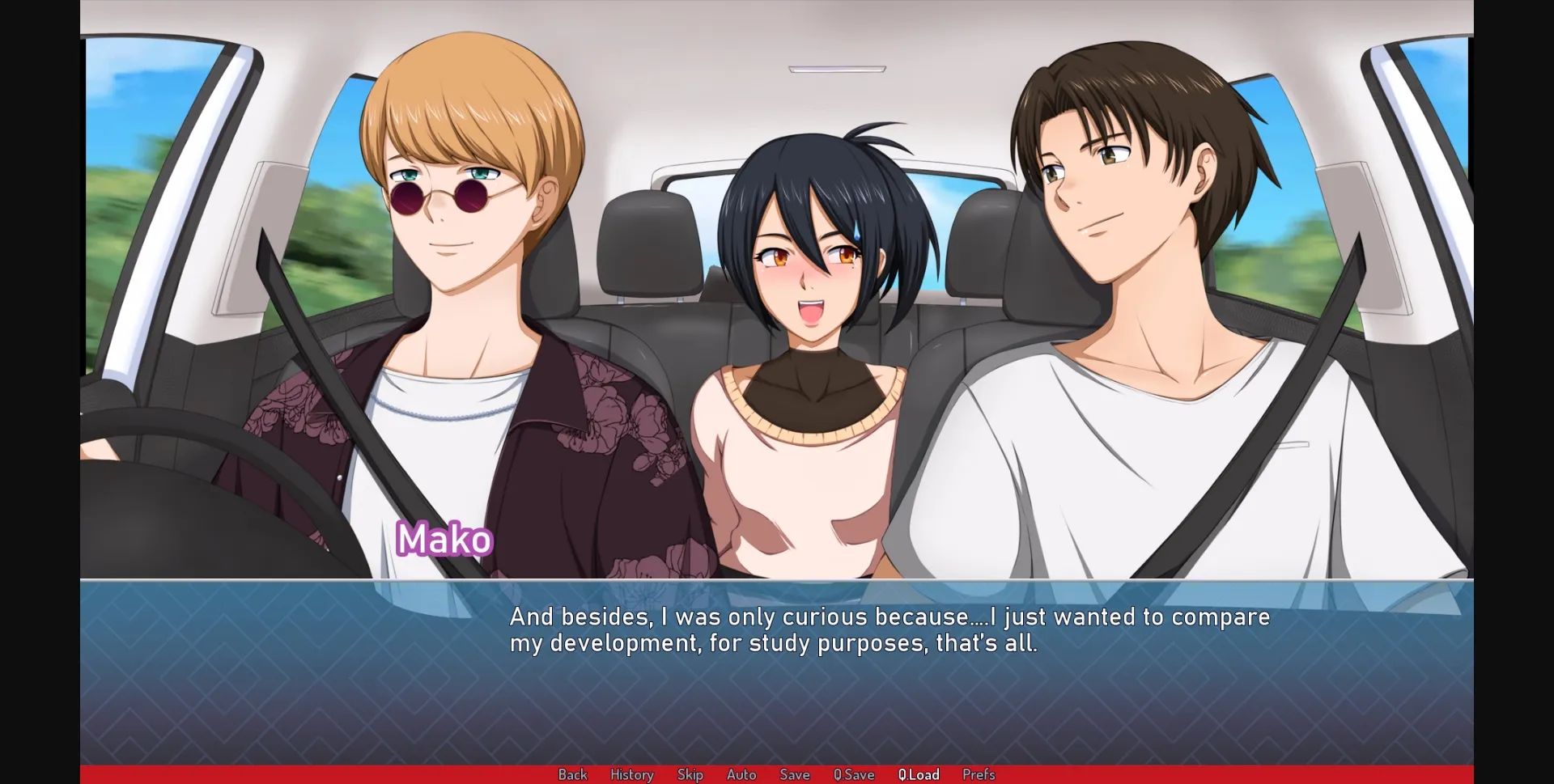
Task: Click Mako's purple name label
Action: [x=444, y=539]
